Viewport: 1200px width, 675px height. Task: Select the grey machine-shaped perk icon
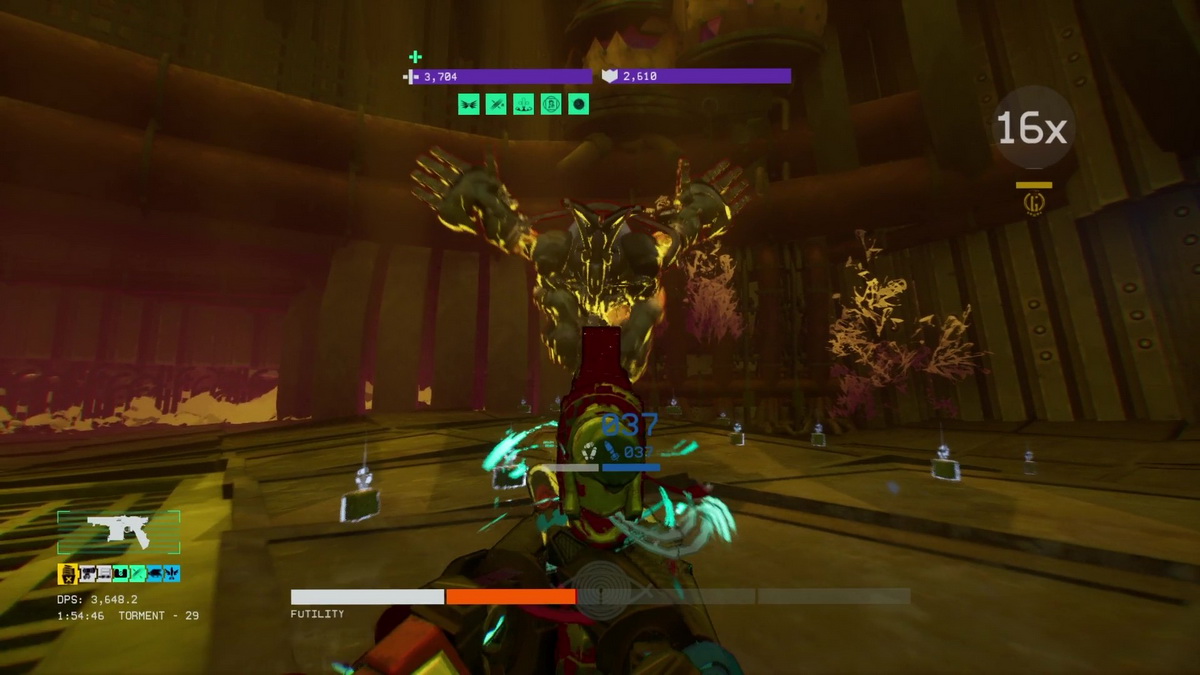point(104,574)
